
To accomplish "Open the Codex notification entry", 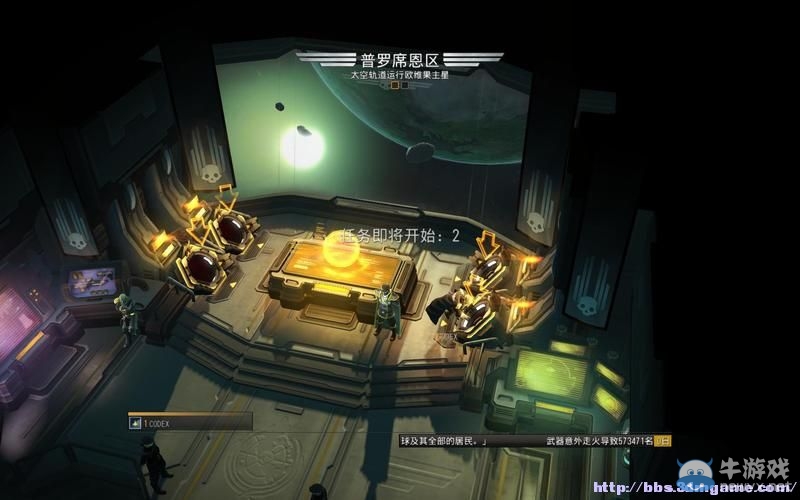I will click(188, 423).
